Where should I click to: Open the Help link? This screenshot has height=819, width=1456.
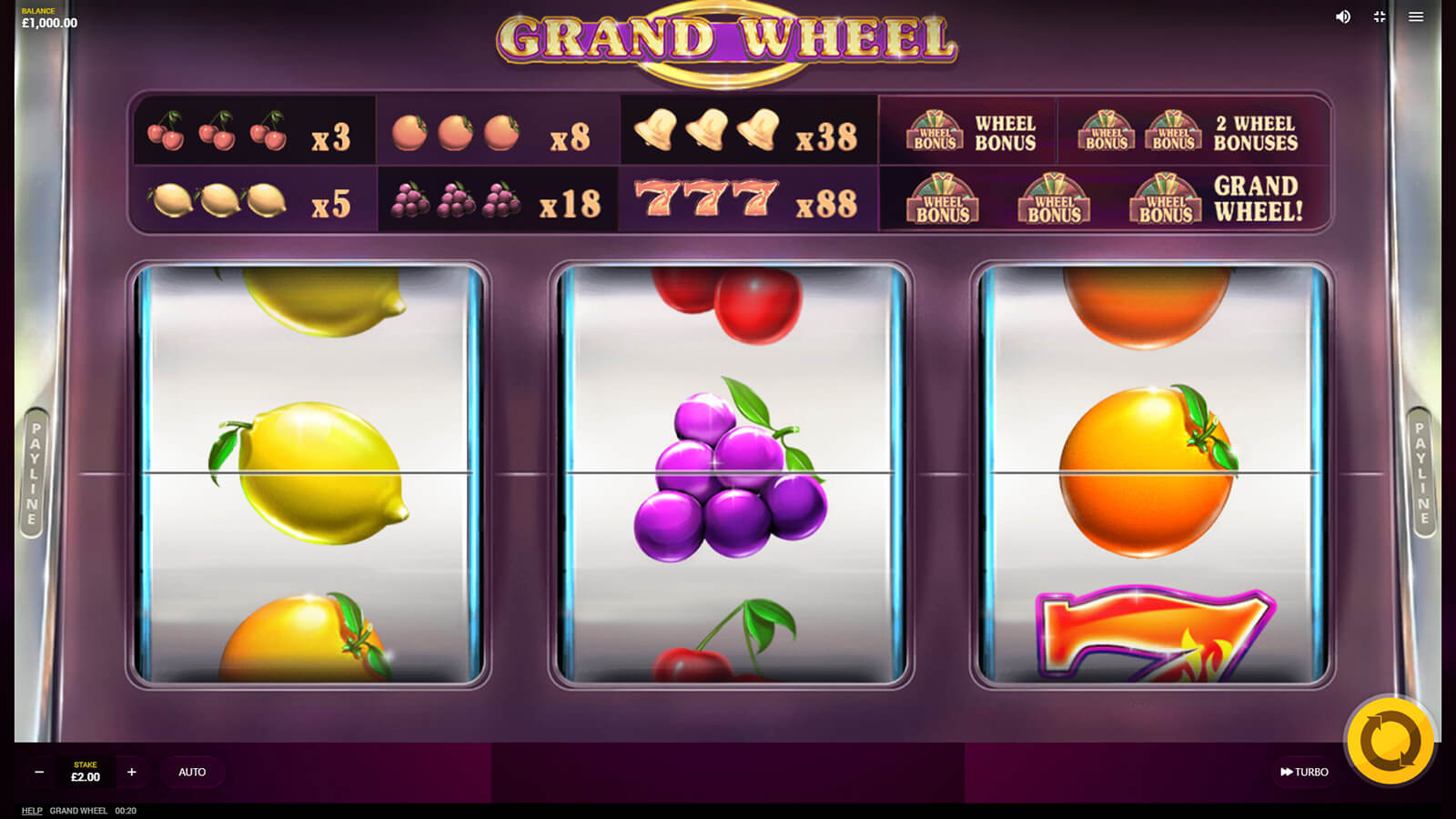[32, 811]
